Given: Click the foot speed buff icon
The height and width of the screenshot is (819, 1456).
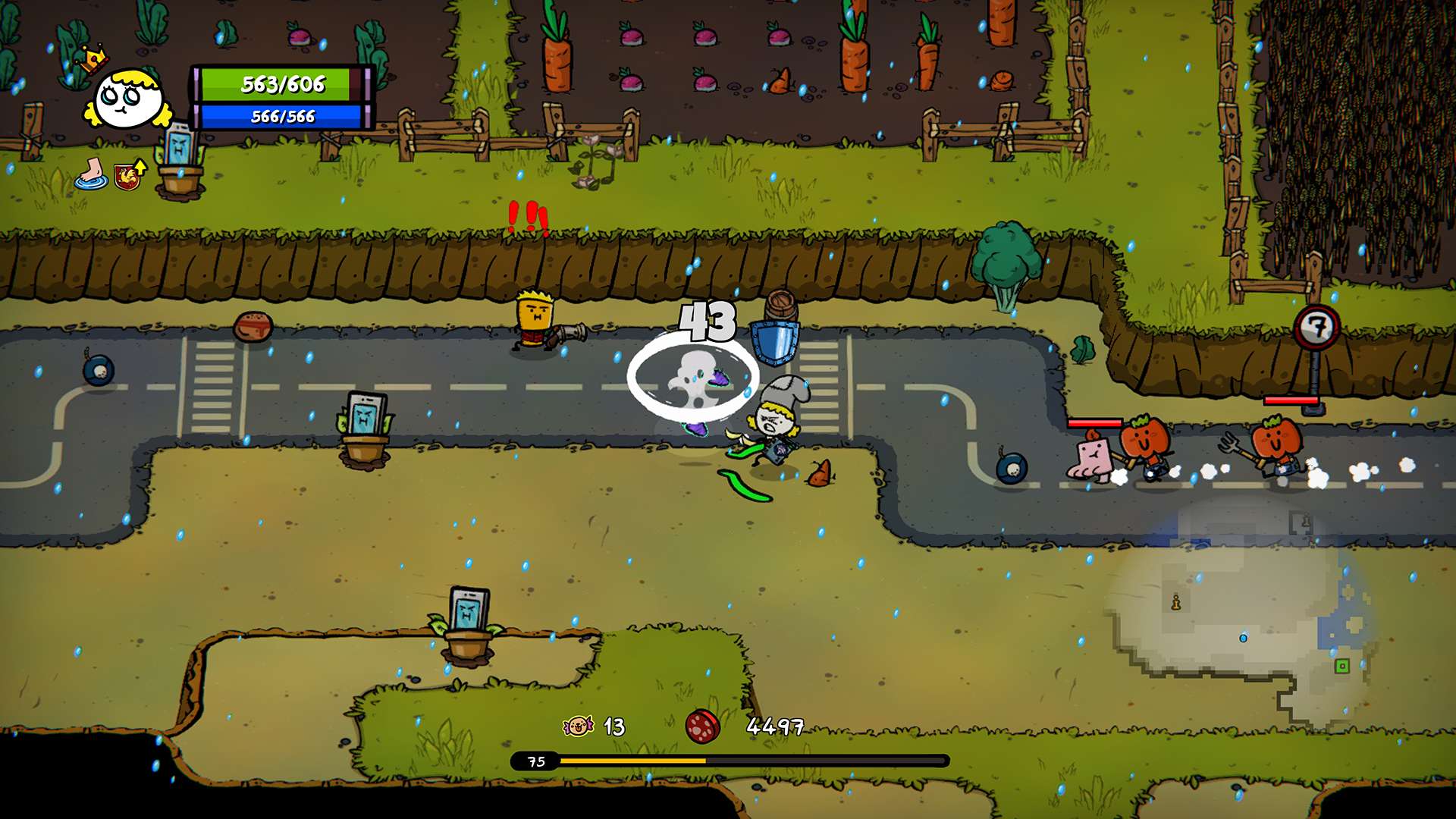Looking at the screenshot, I should pyautogui.click(x=89, y=174).
